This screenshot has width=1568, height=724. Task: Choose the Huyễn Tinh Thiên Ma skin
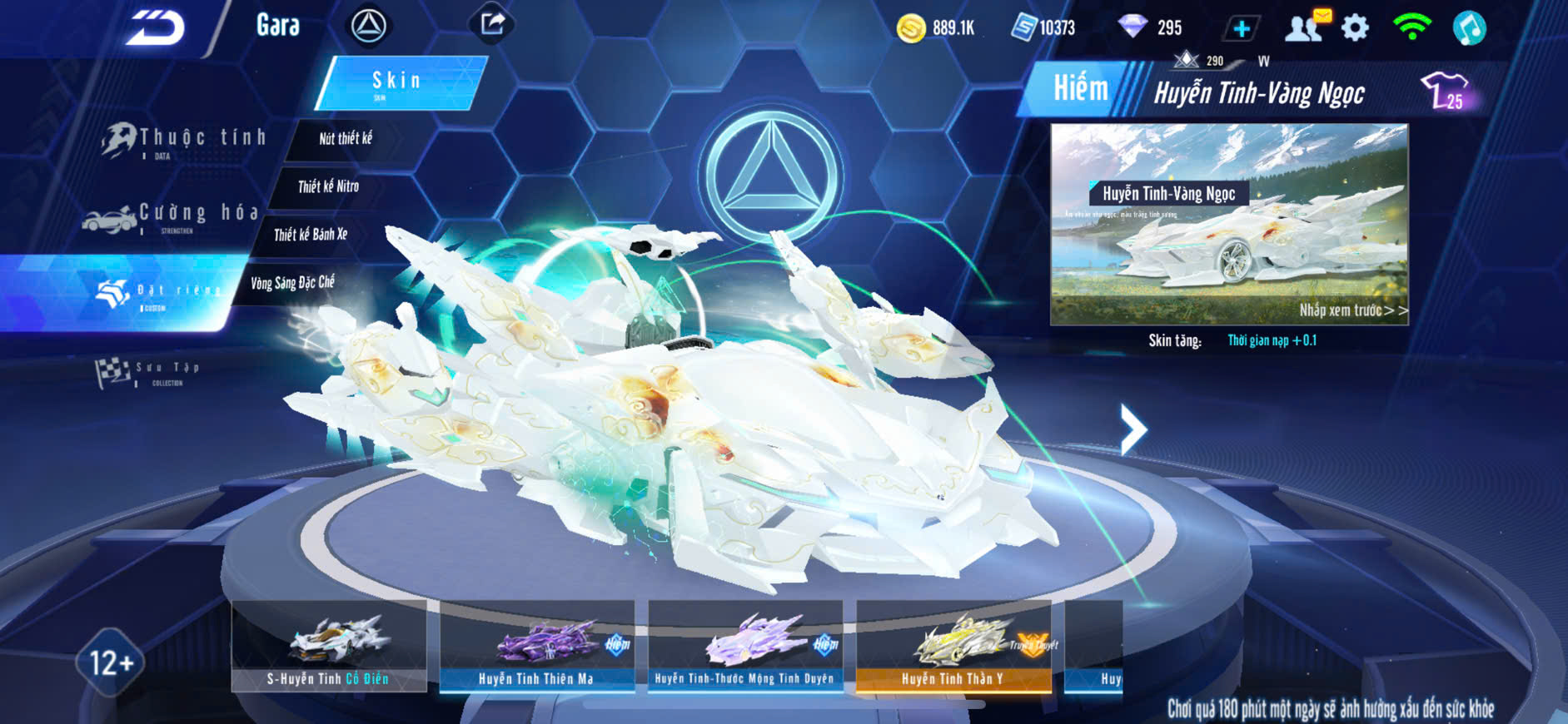point(537,646)
